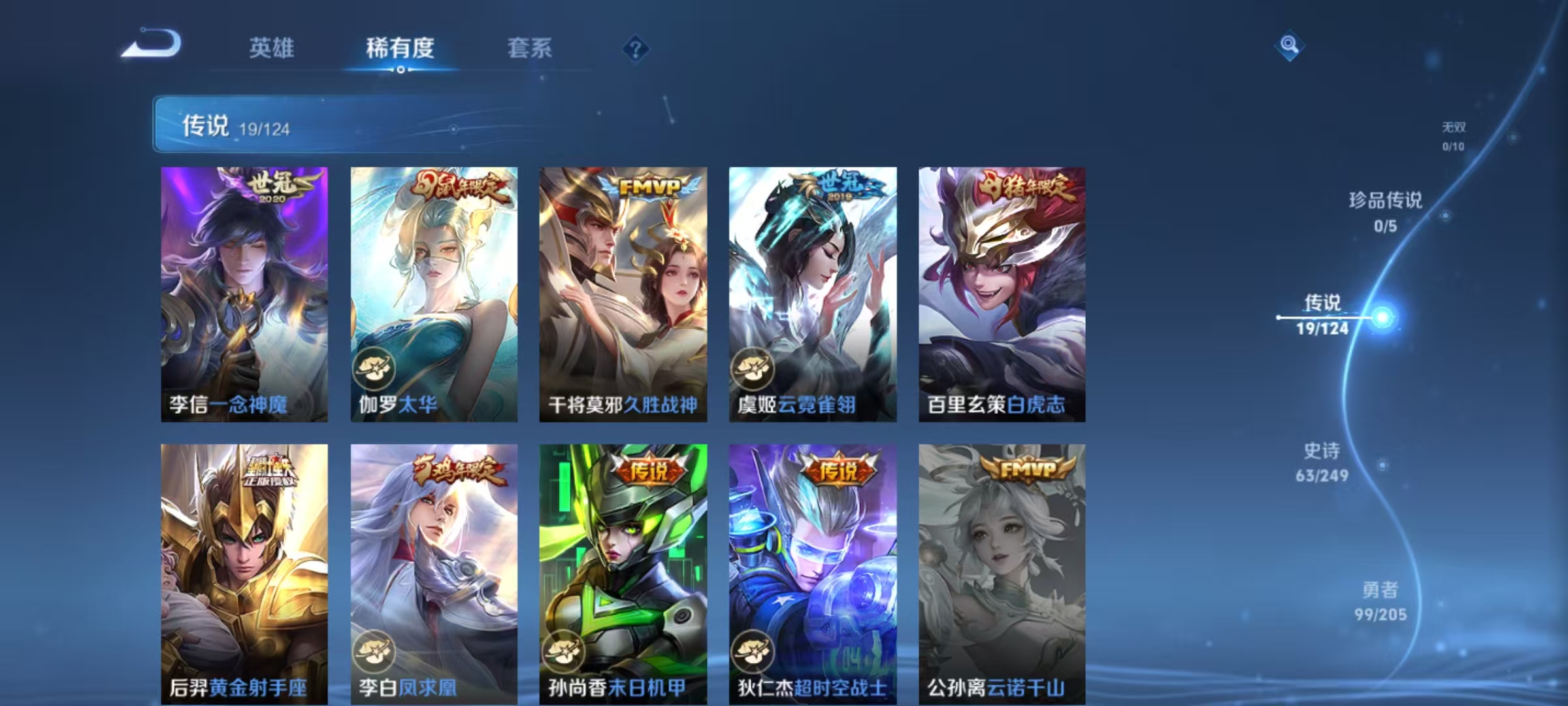Switch to the 英雄 tab

click(272, 48)
